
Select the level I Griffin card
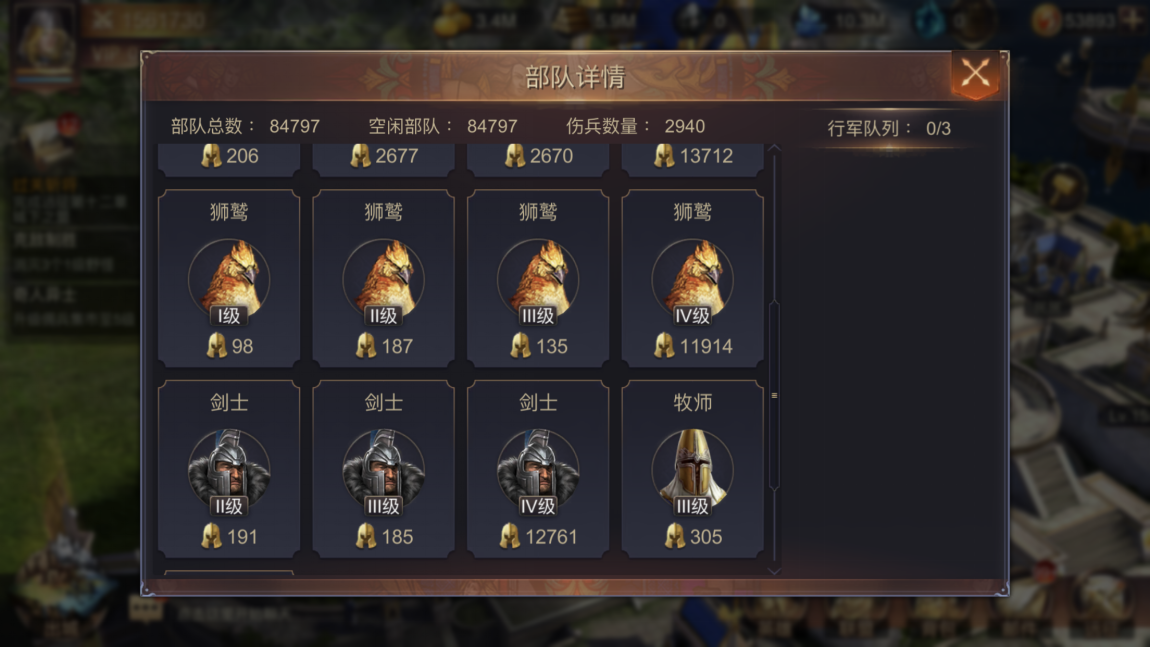coord(229,279)
